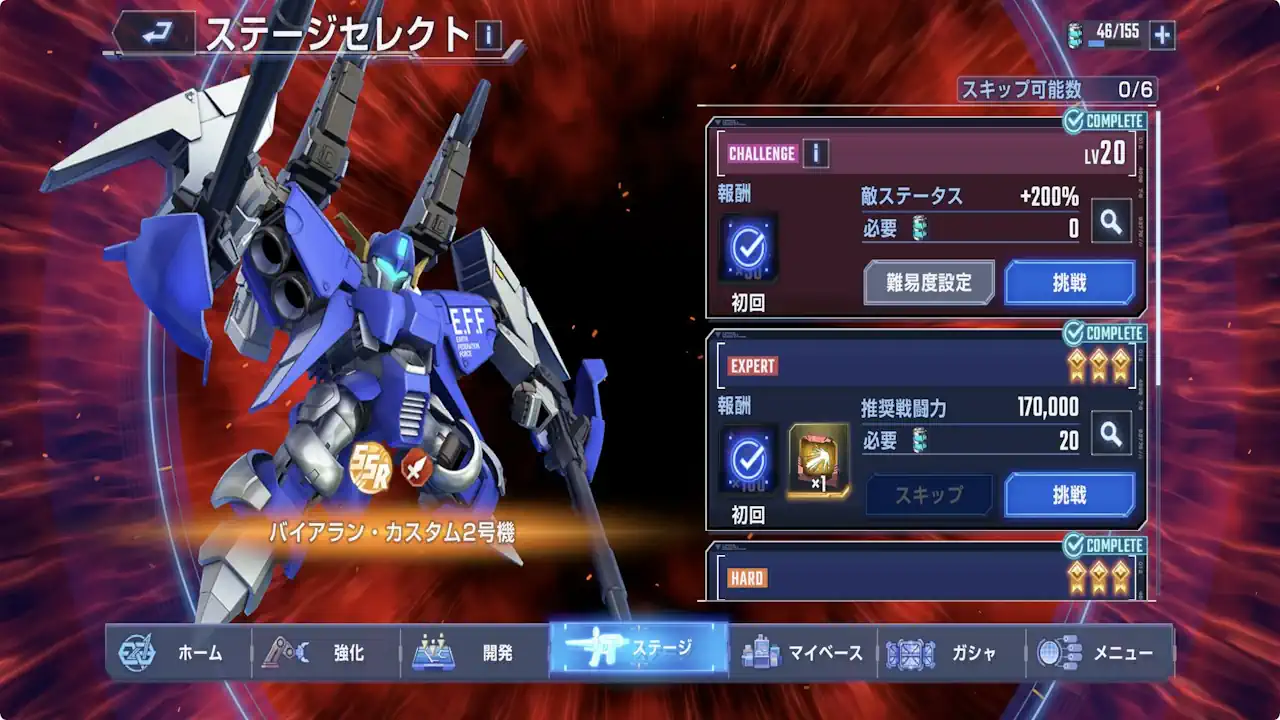Show the CHALLENGE stage info icon

click(x=816, y=154)
